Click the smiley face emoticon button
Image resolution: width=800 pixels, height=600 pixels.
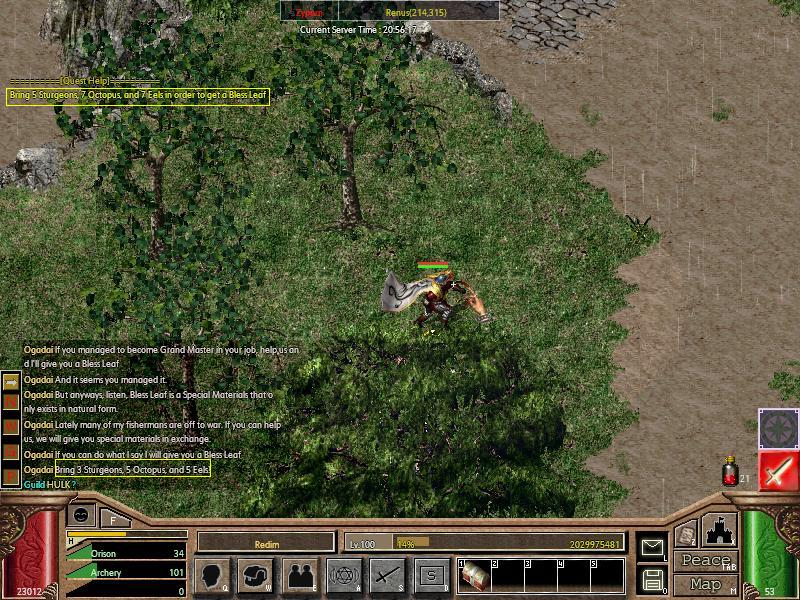pyautogui.click(x=82, y=515)
